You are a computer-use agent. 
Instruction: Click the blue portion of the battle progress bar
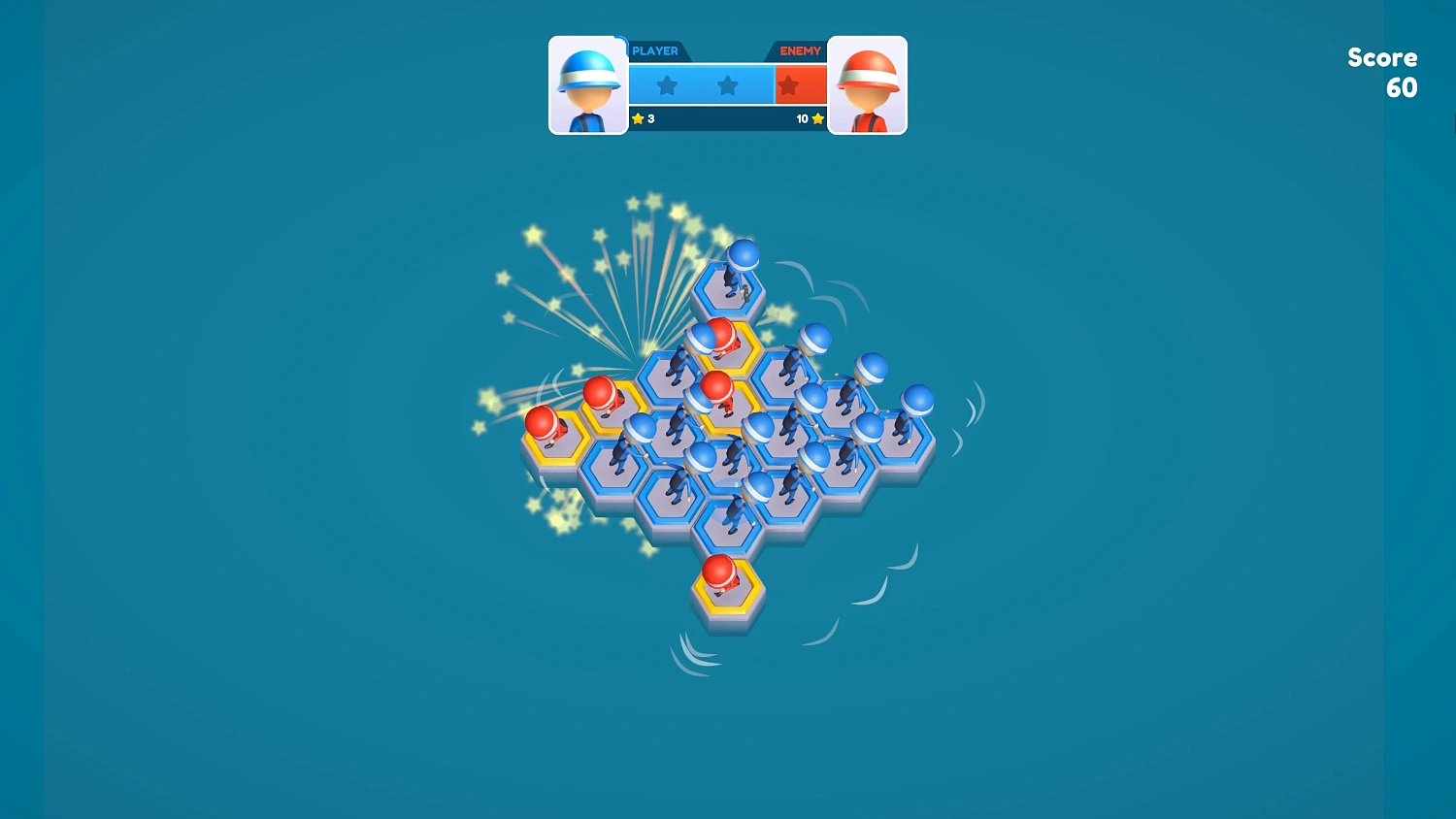tap(699, 85)
